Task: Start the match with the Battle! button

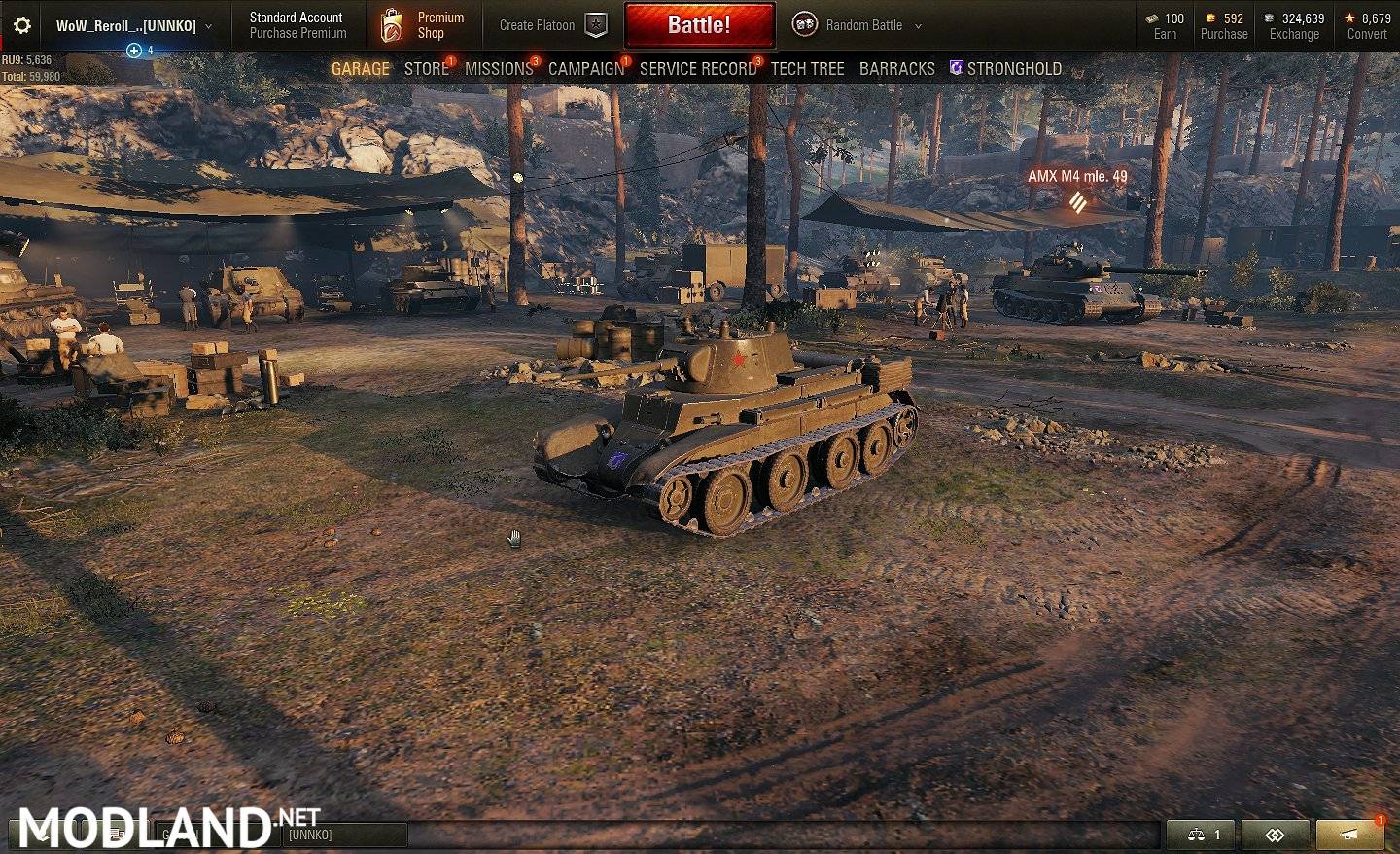Action: point(699,25)
